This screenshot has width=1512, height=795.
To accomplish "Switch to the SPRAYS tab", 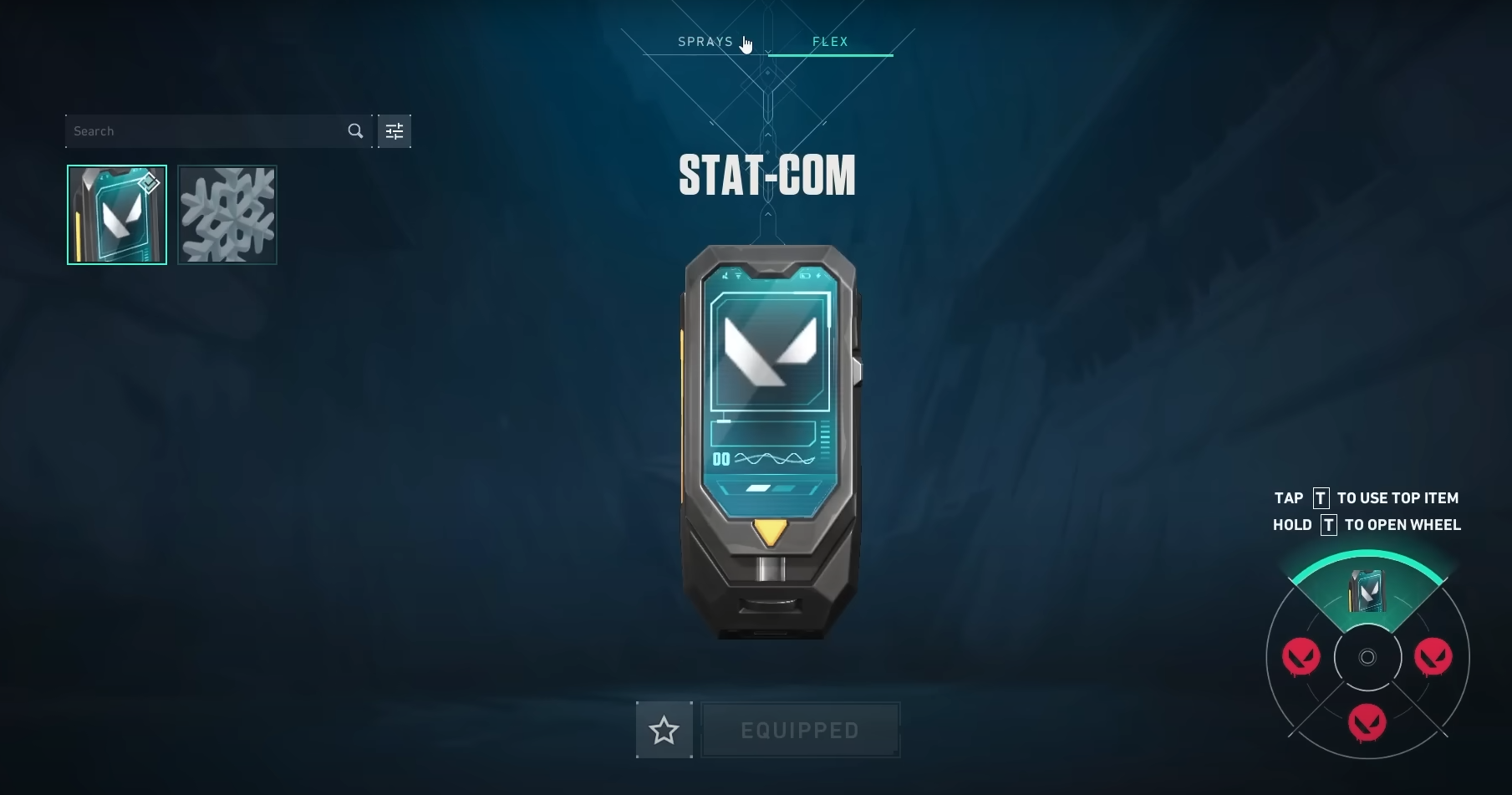I will click(706, 41).
